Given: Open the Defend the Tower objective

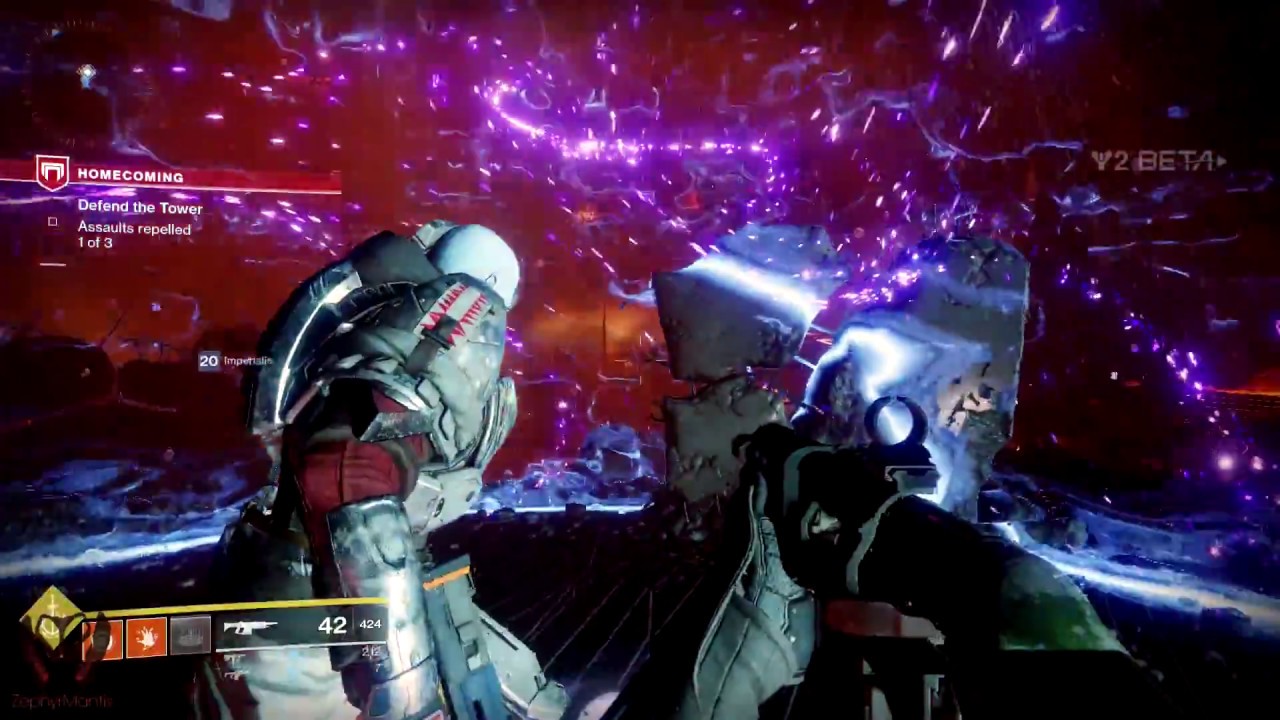Looking at the screenshot, I should point(140,207).
